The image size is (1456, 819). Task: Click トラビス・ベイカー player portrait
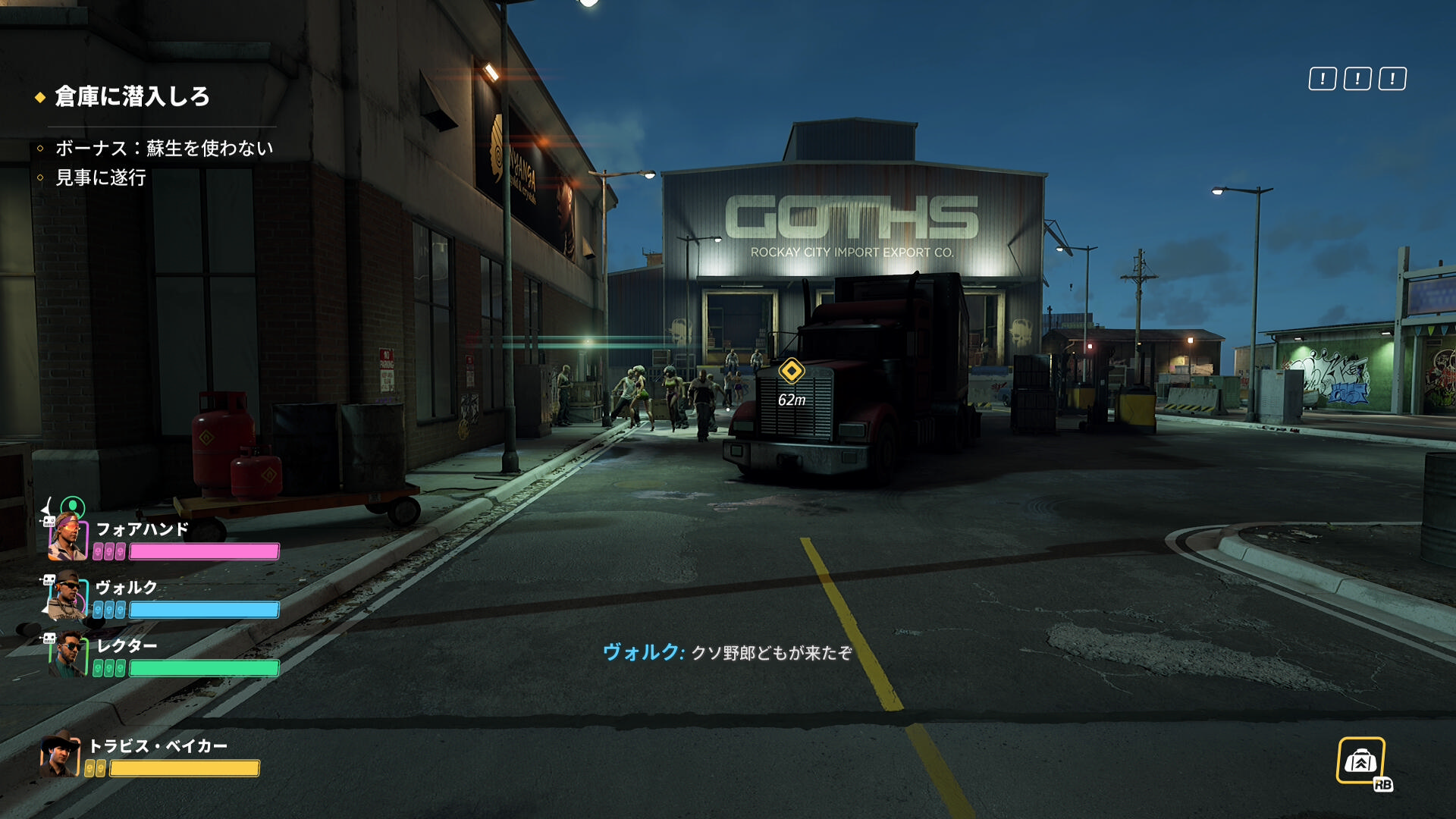(x=60, y=755)
